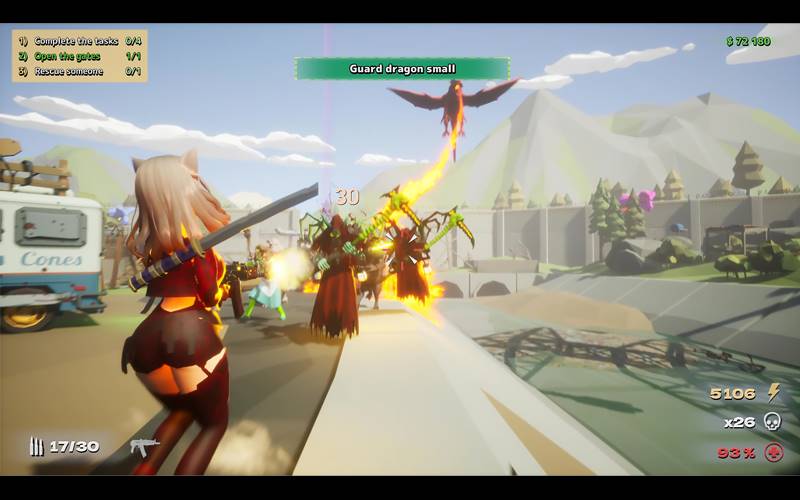Click the skull kill-count icon
Image resolution: width=800 pixels, height=500 pixels.
point(772,422)
